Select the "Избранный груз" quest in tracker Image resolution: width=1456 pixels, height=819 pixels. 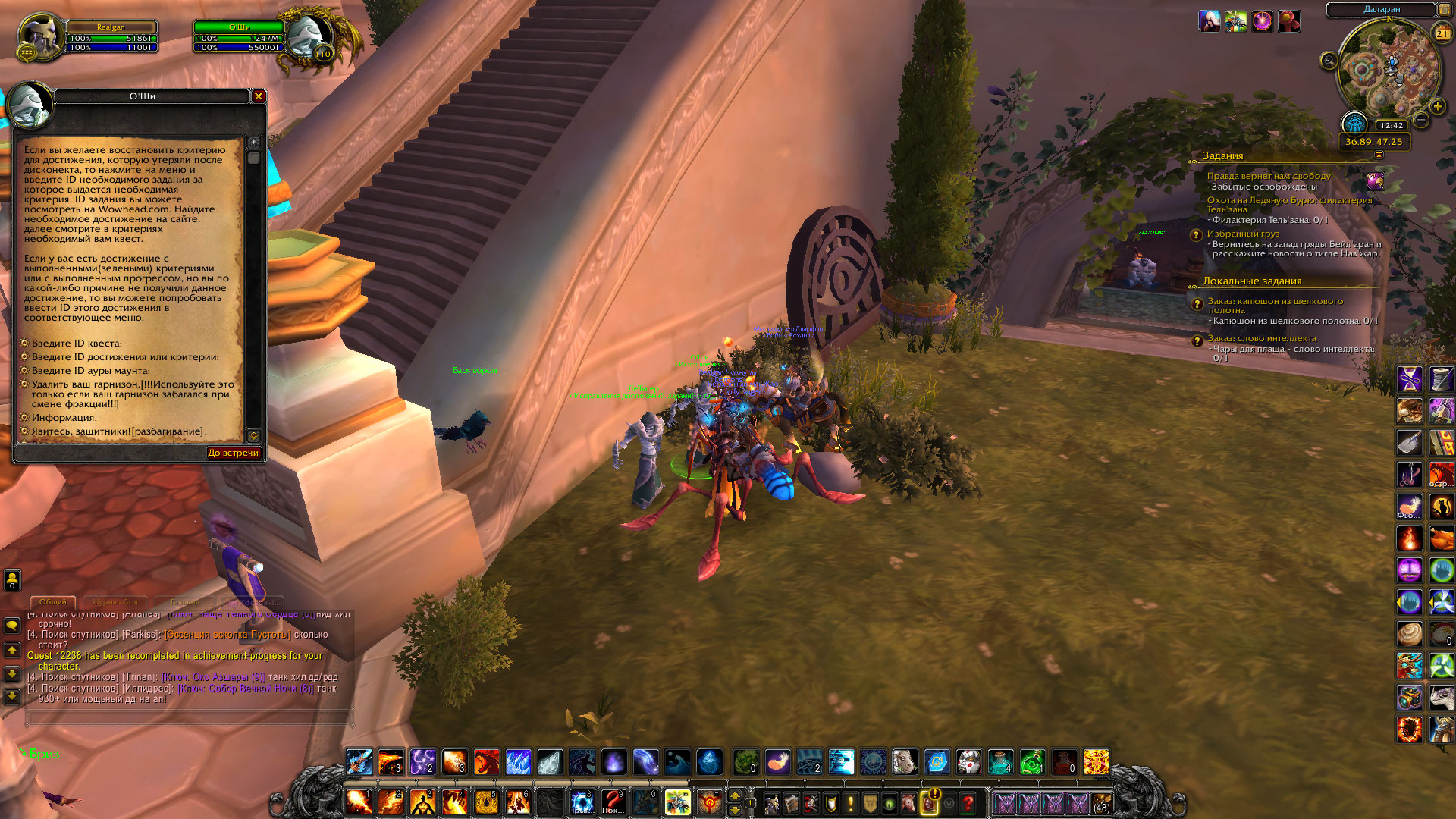[1243, 234]
